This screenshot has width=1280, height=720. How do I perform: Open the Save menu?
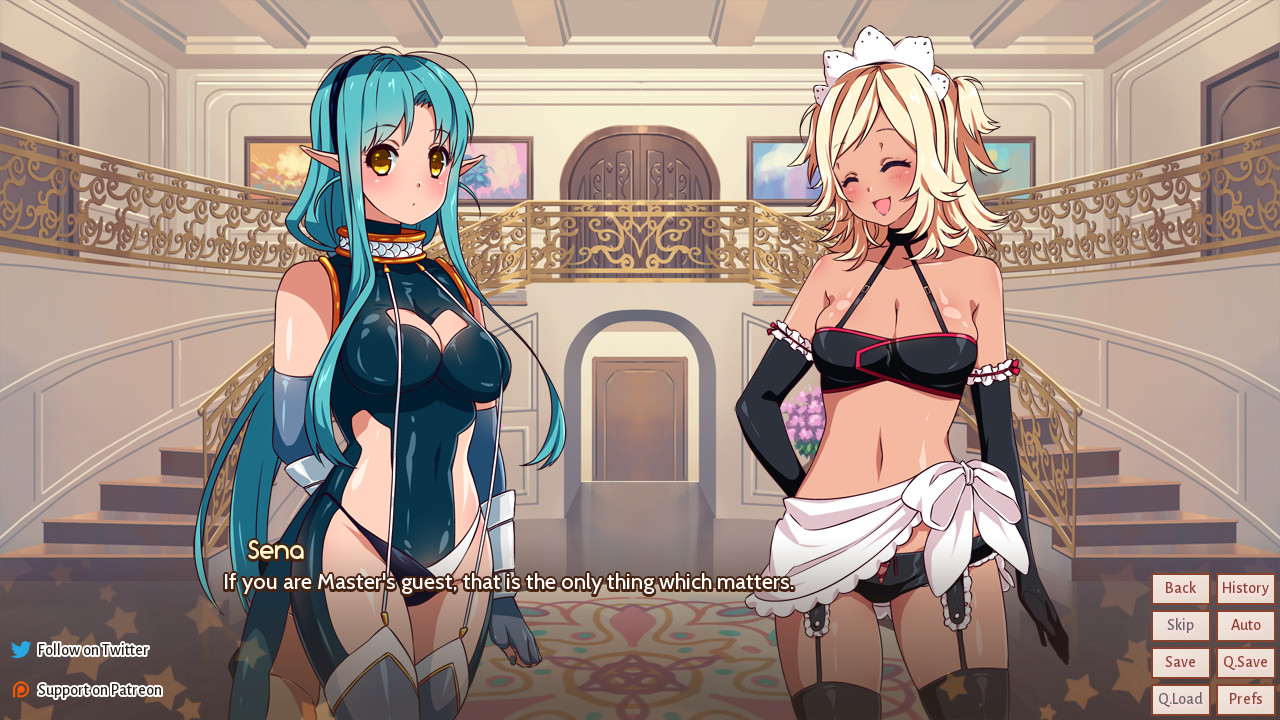pos(1180,662)
